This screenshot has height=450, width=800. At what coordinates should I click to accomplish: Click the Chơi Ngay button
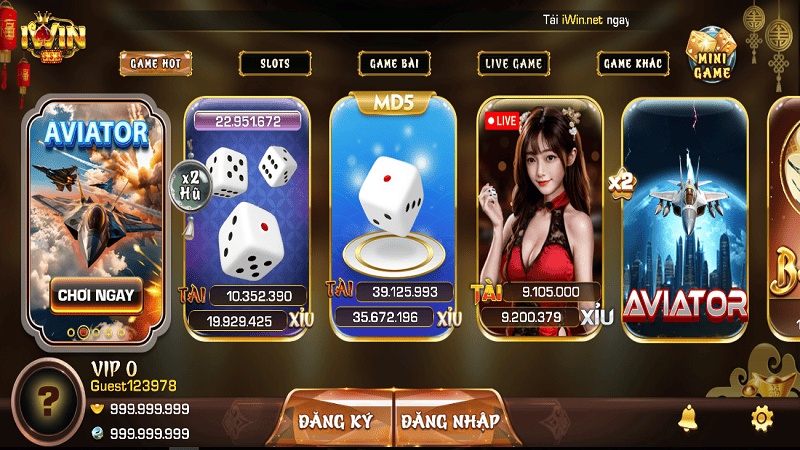97,295
